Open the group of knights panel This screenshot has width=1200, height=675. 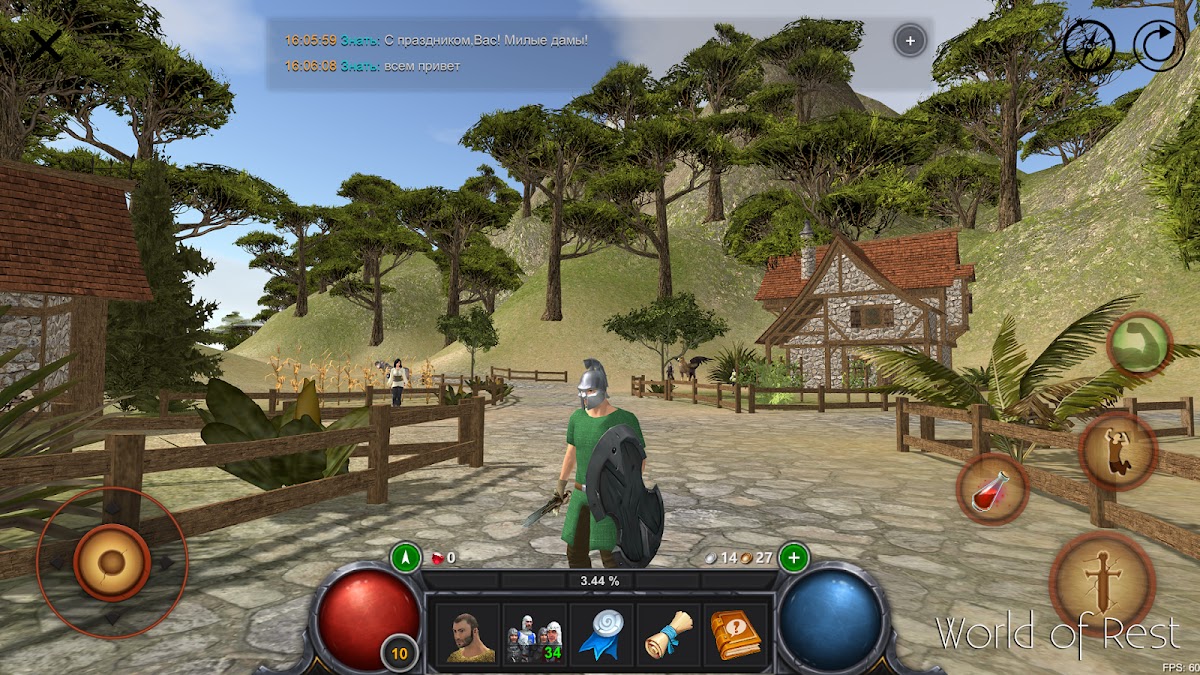pyautogui.click(x=534, y=633)
